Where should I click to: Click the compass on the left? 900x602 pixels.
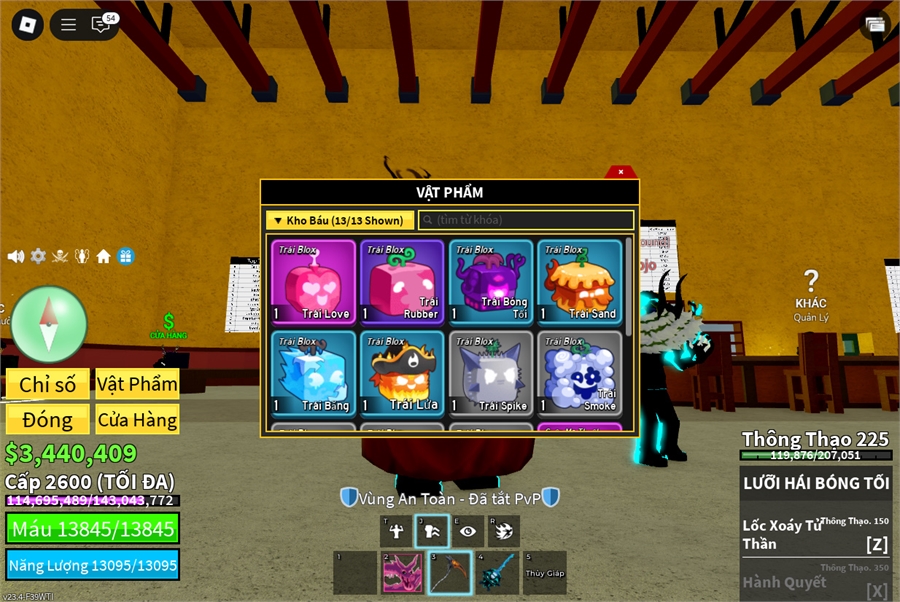[49, 324]
